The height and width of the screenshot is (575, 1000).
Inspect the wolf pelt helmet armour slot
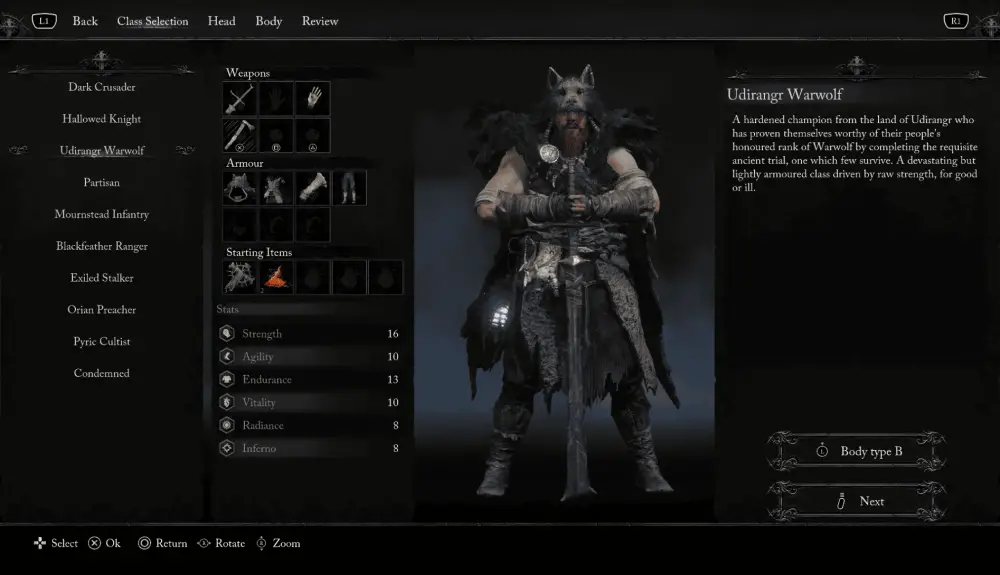point(240,187)
